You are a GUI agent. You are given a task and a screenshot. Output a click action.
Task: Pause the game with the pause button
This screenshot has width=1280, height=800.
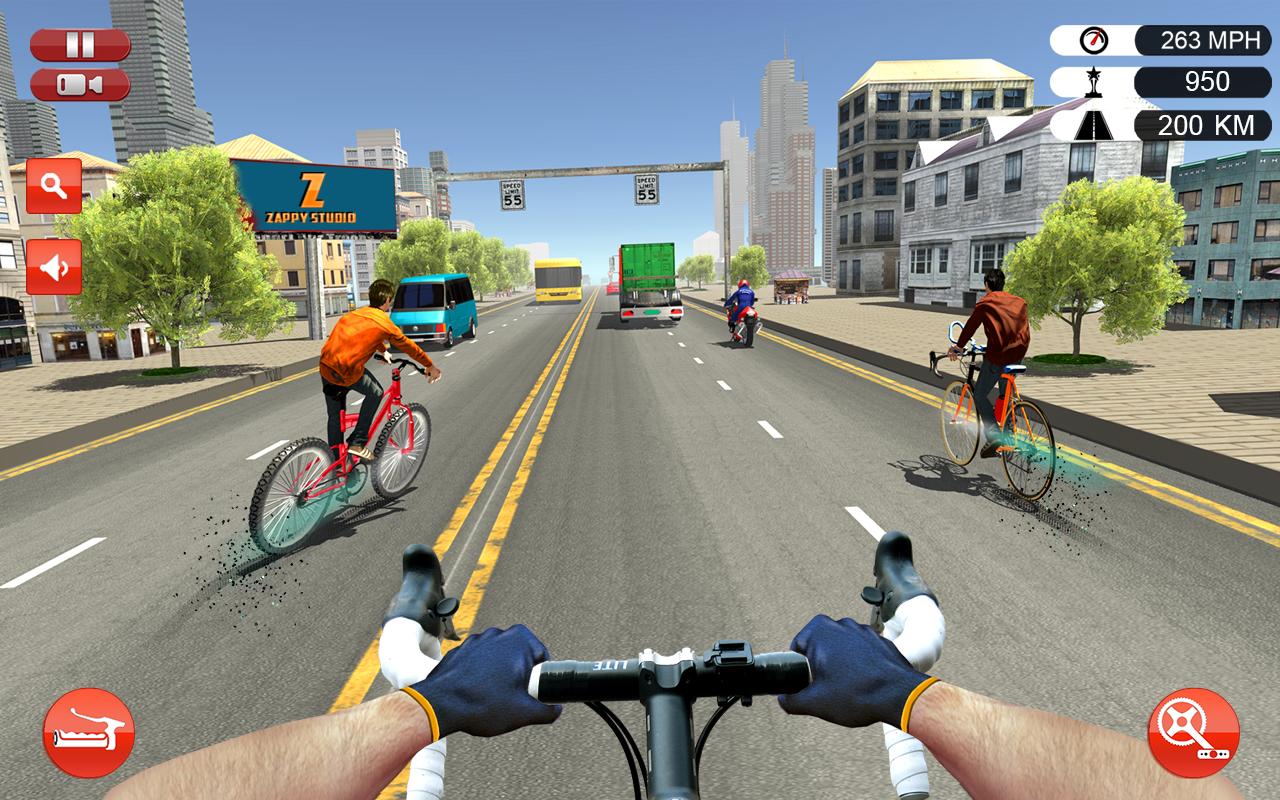click(x=80, y=45)
